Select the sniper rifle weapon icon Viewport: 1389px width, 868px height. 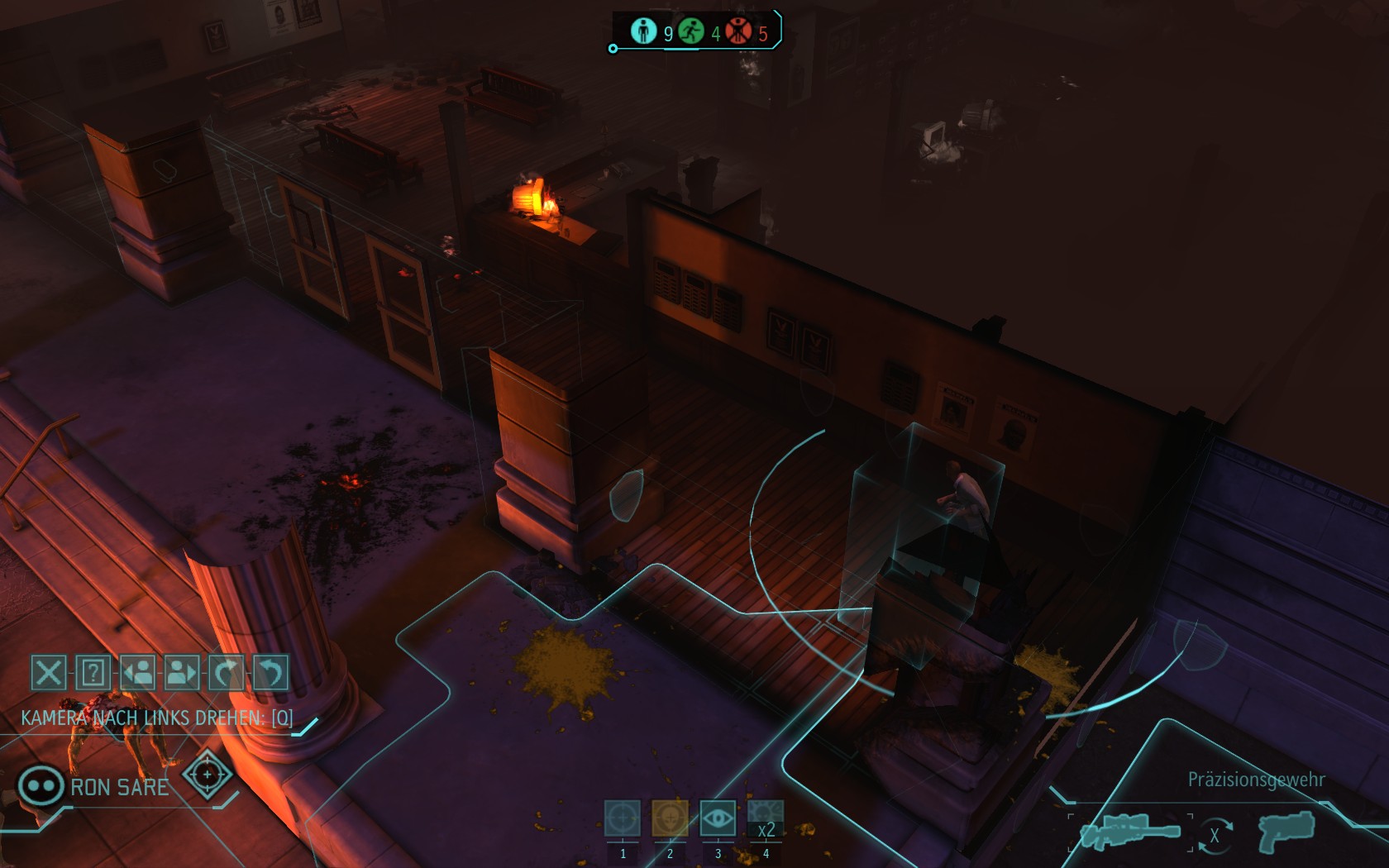pos(1130,832)
